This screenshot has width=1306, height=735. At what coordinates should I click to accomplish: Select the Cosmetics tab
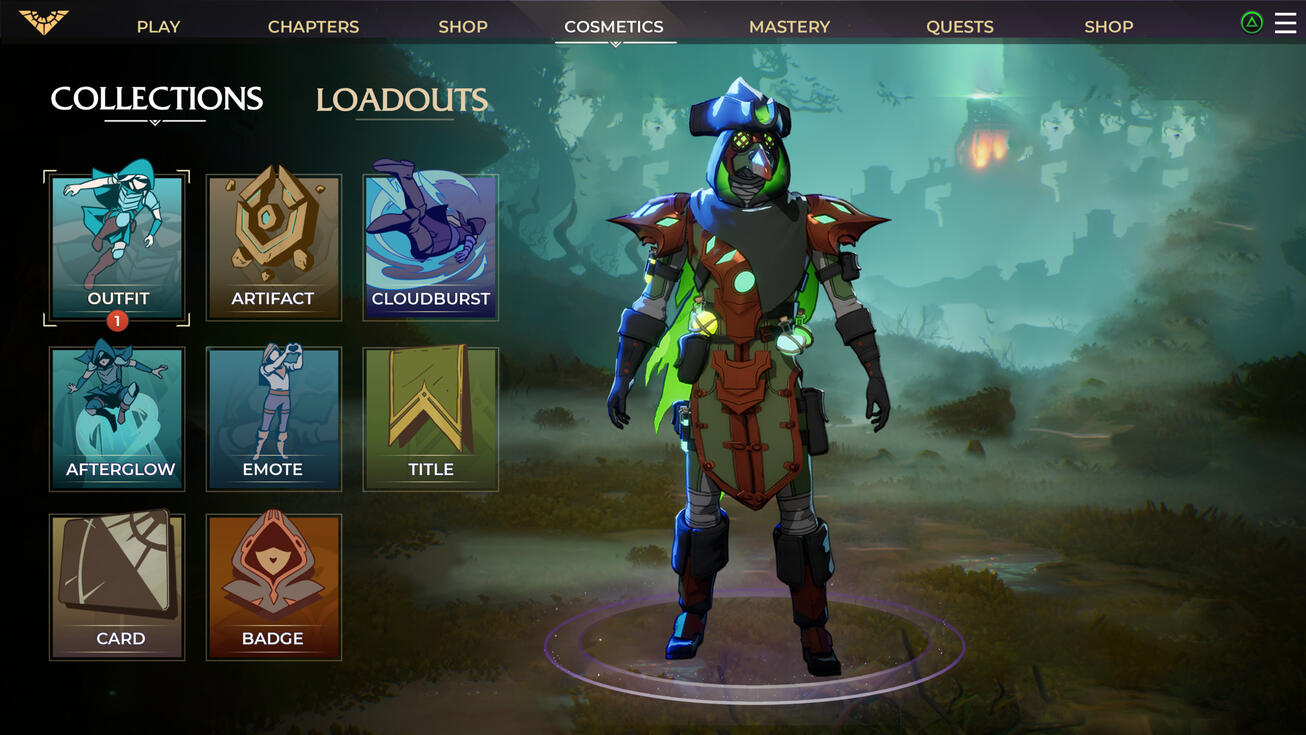(x=614, y=27)
